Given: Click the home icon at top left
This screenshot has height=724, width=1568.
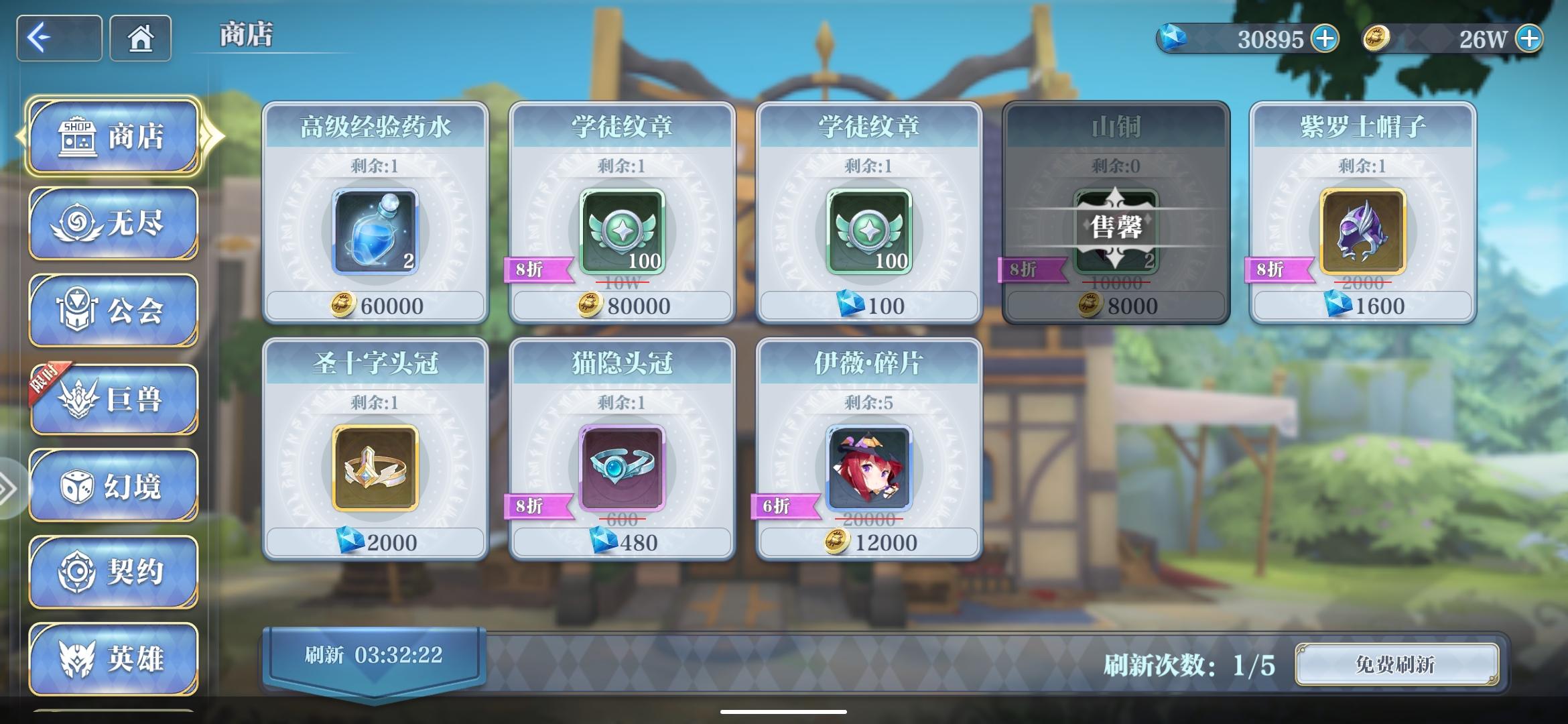Looking at the screenshot, I should click(x=139, y=39).
